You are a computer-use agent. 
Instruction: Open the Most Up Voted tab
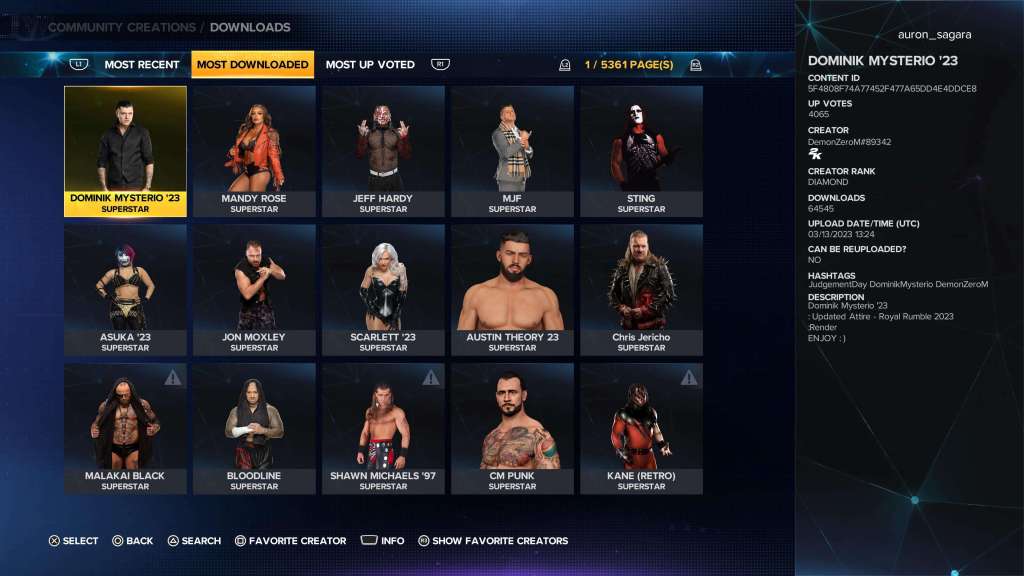(370, 65)
